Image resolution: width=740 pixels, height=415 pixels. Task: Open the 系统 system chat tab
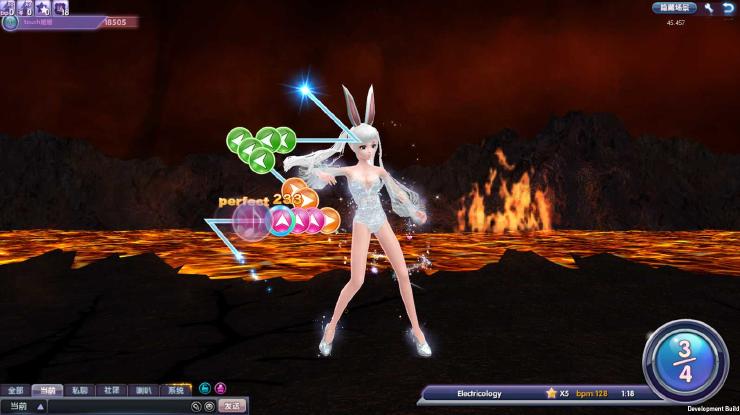click(x=175, y=390)
